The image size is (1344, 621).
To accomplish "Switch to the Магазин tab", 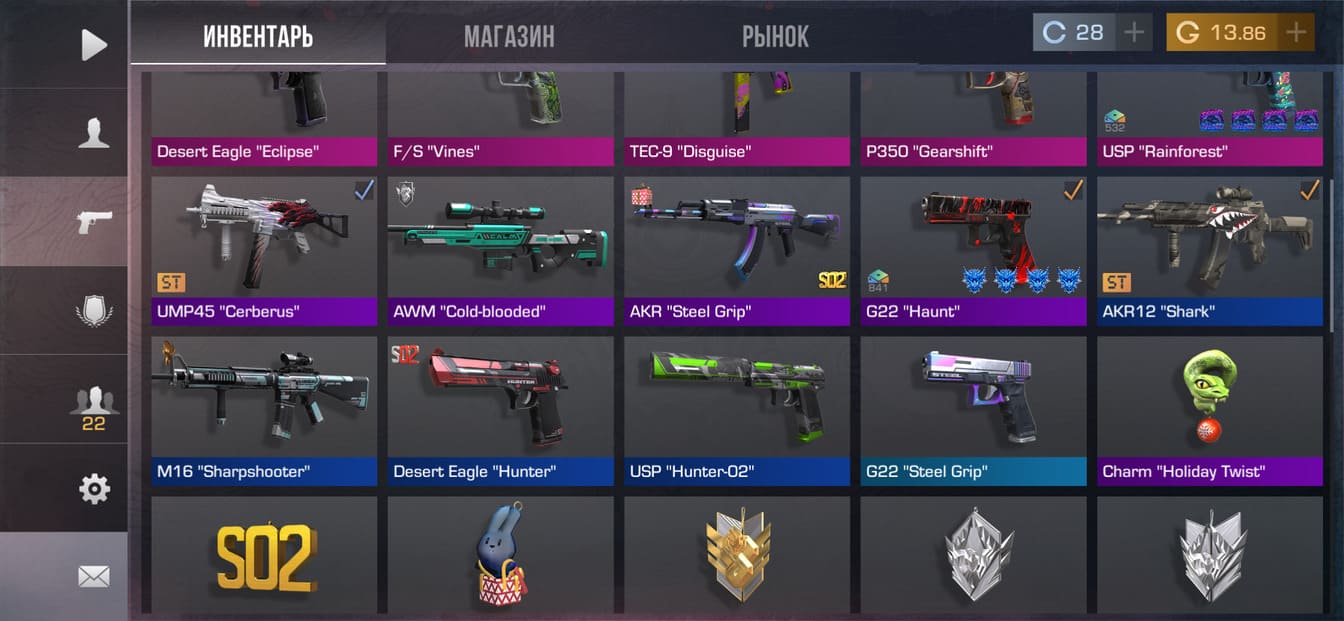I will pyautogui.click(x=508, y=37).
